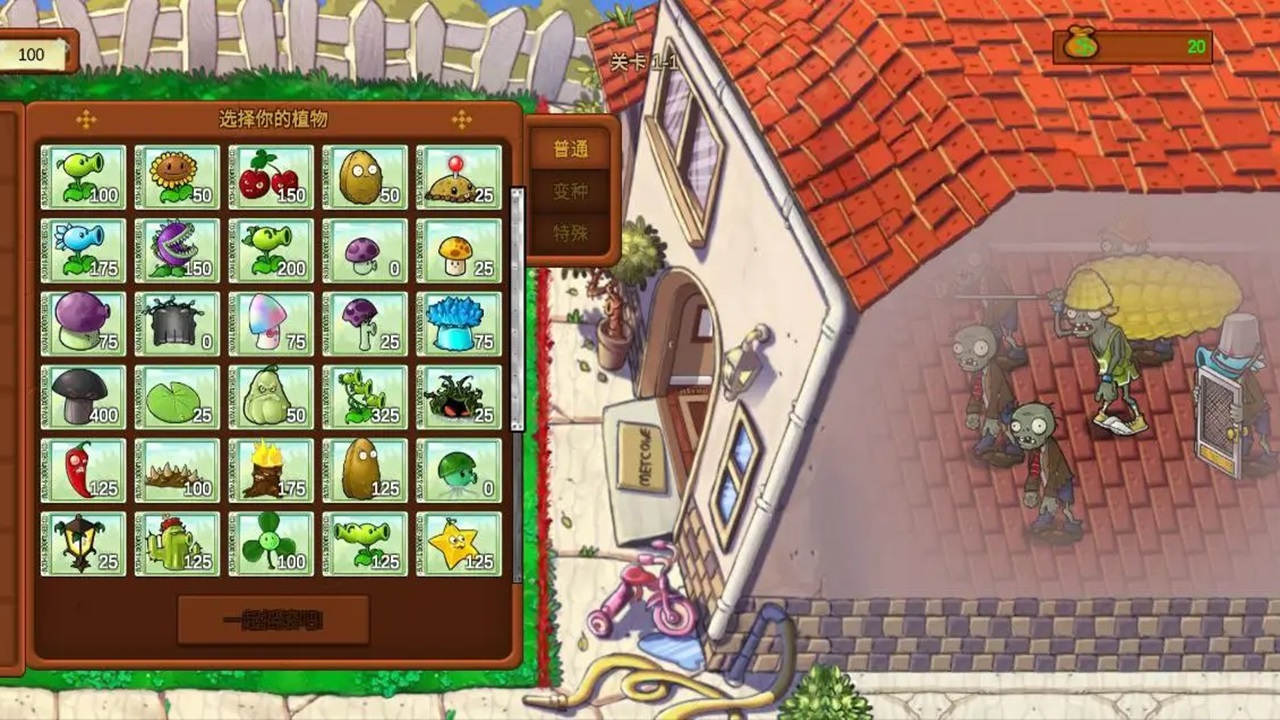This screenshot has height=720, width=1280.
Task: Select the Doom-shroom seed card
Action: [83, 397]
